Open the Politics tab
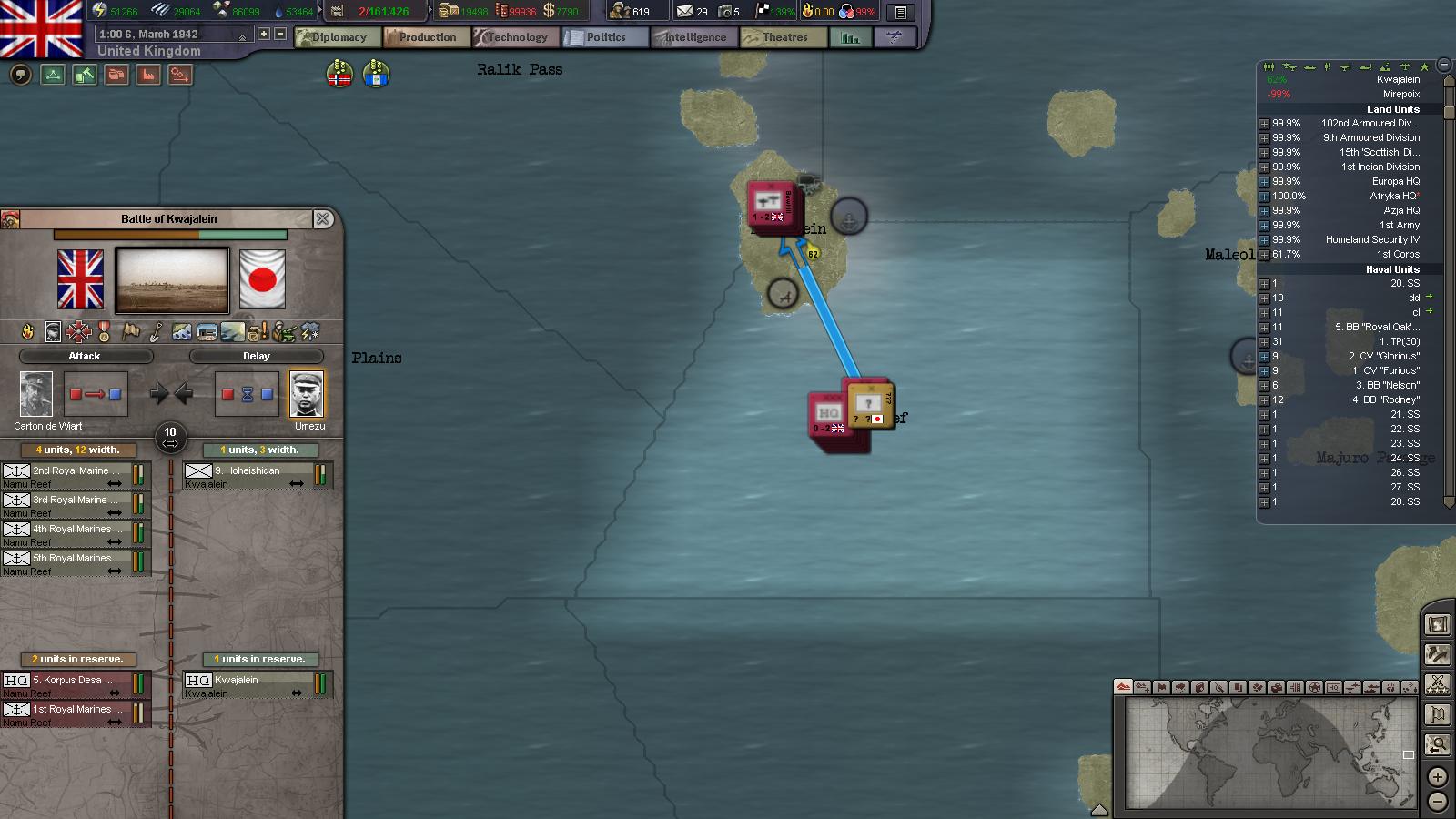 point(604,37)
